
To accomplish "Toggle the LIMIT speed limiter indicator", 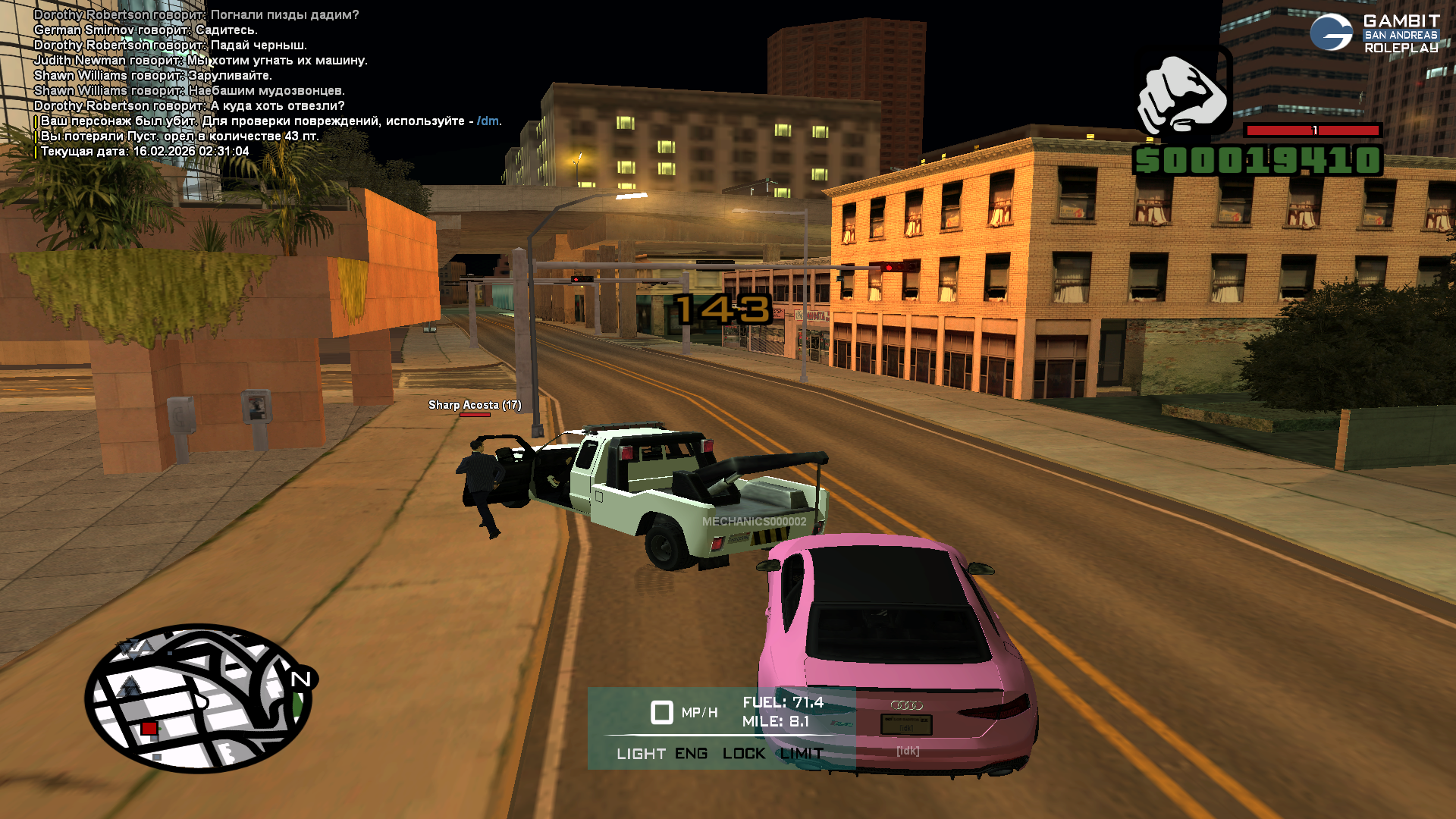I will click(x=802, y=754).
